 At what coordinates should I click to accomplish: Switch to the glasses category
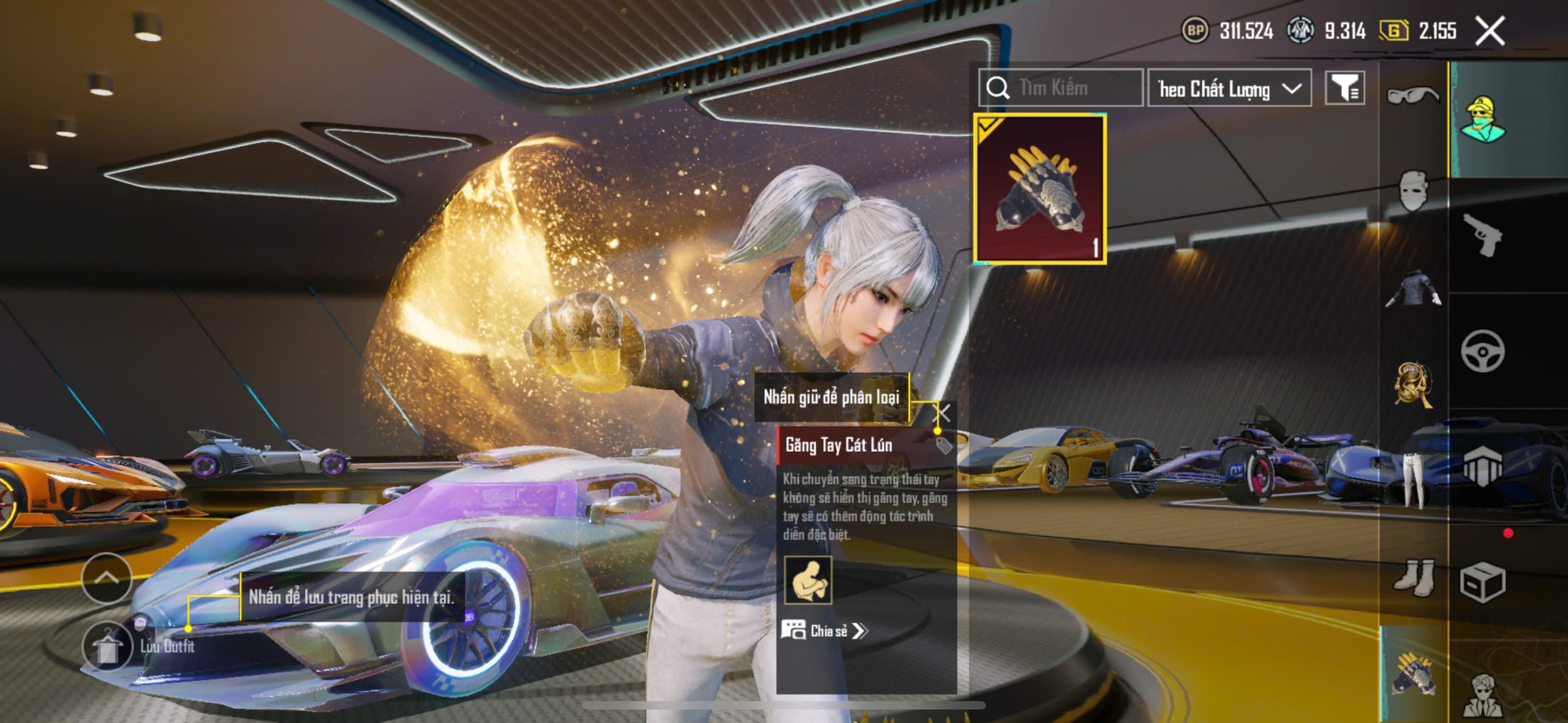click(1412, 96)
